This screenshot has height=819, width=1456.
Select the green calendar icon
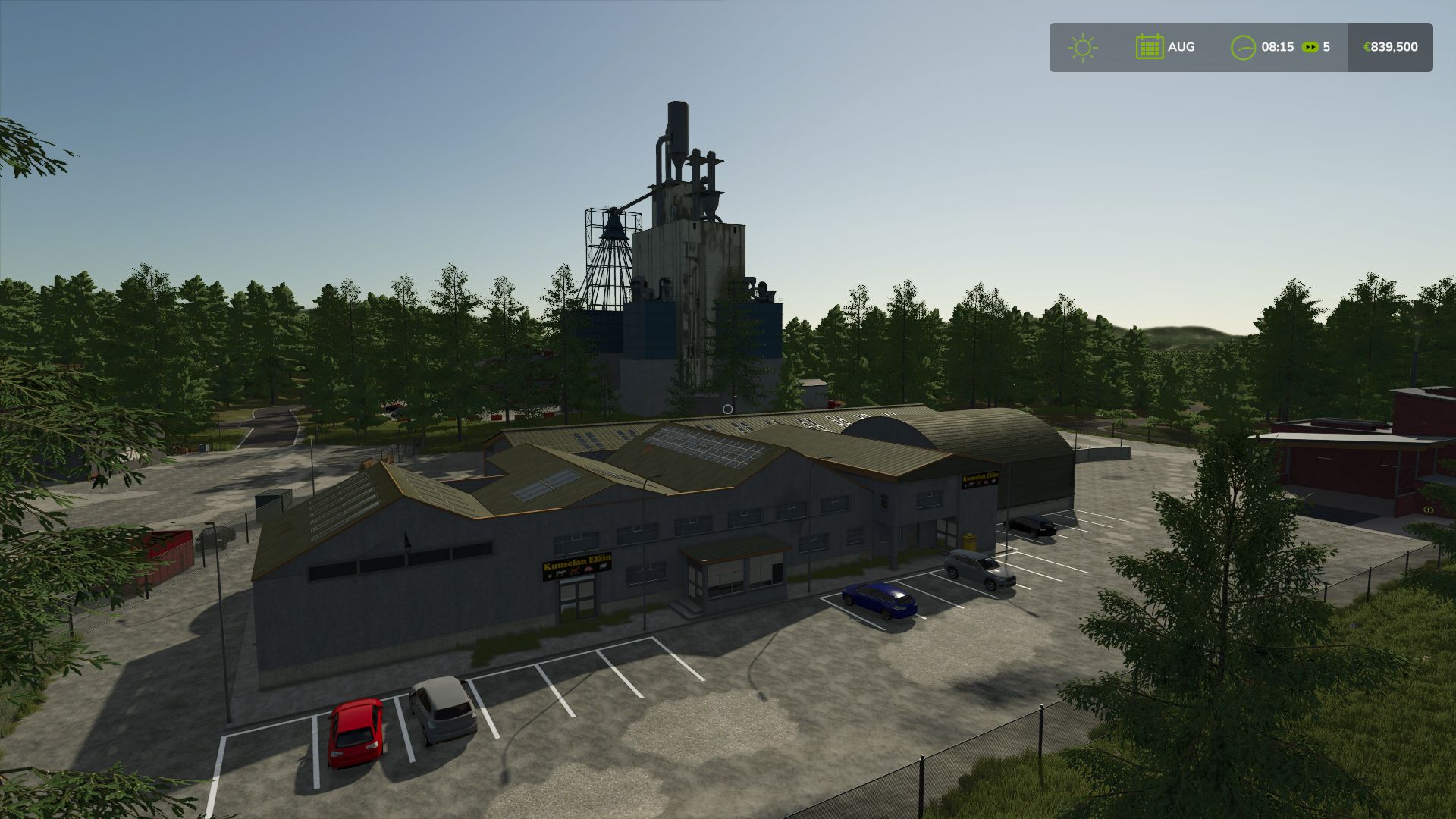click(1149, 47)
